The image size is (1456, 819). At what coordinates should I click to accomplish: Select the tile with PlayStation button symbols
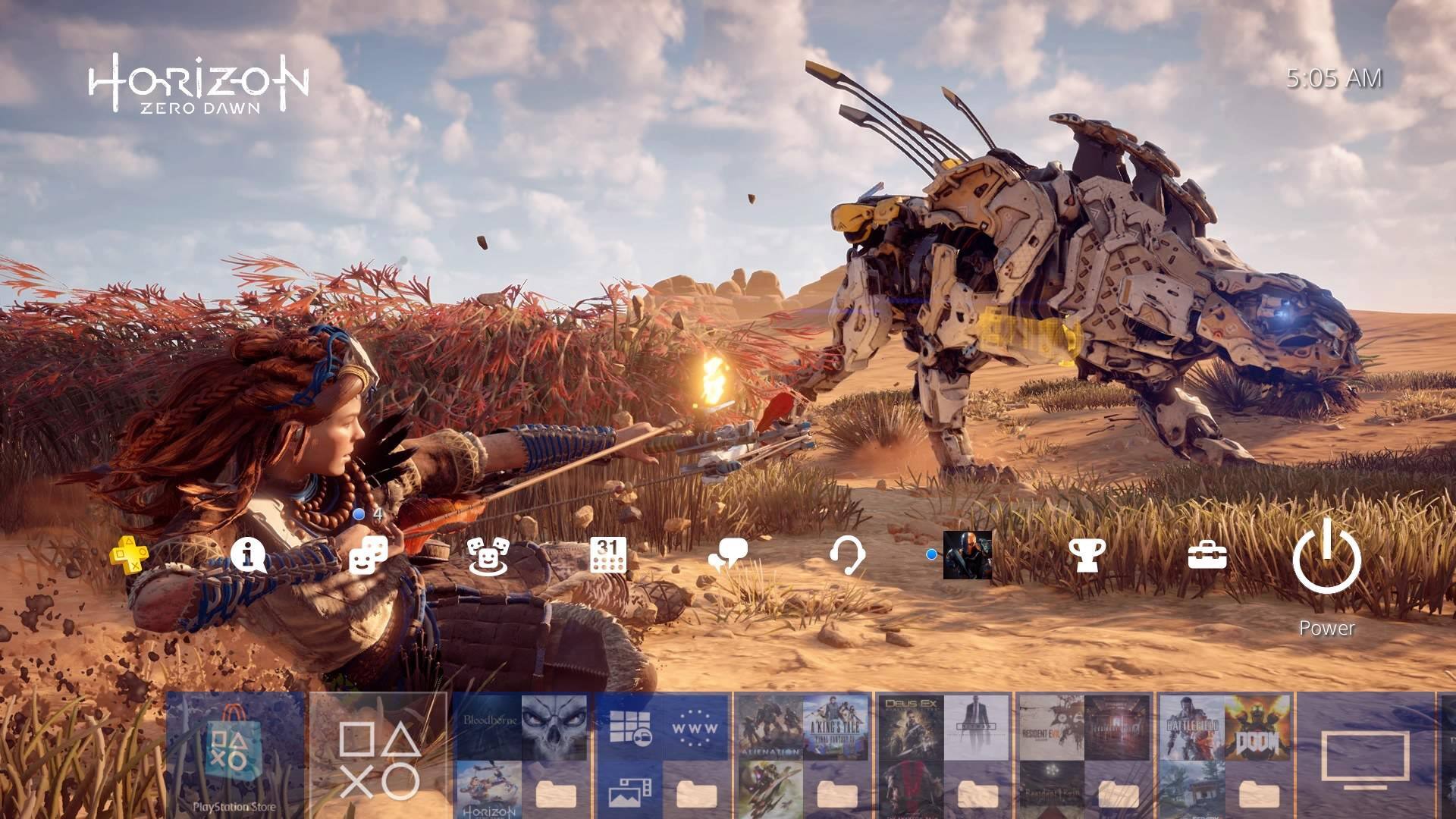(x=378, y=755)
